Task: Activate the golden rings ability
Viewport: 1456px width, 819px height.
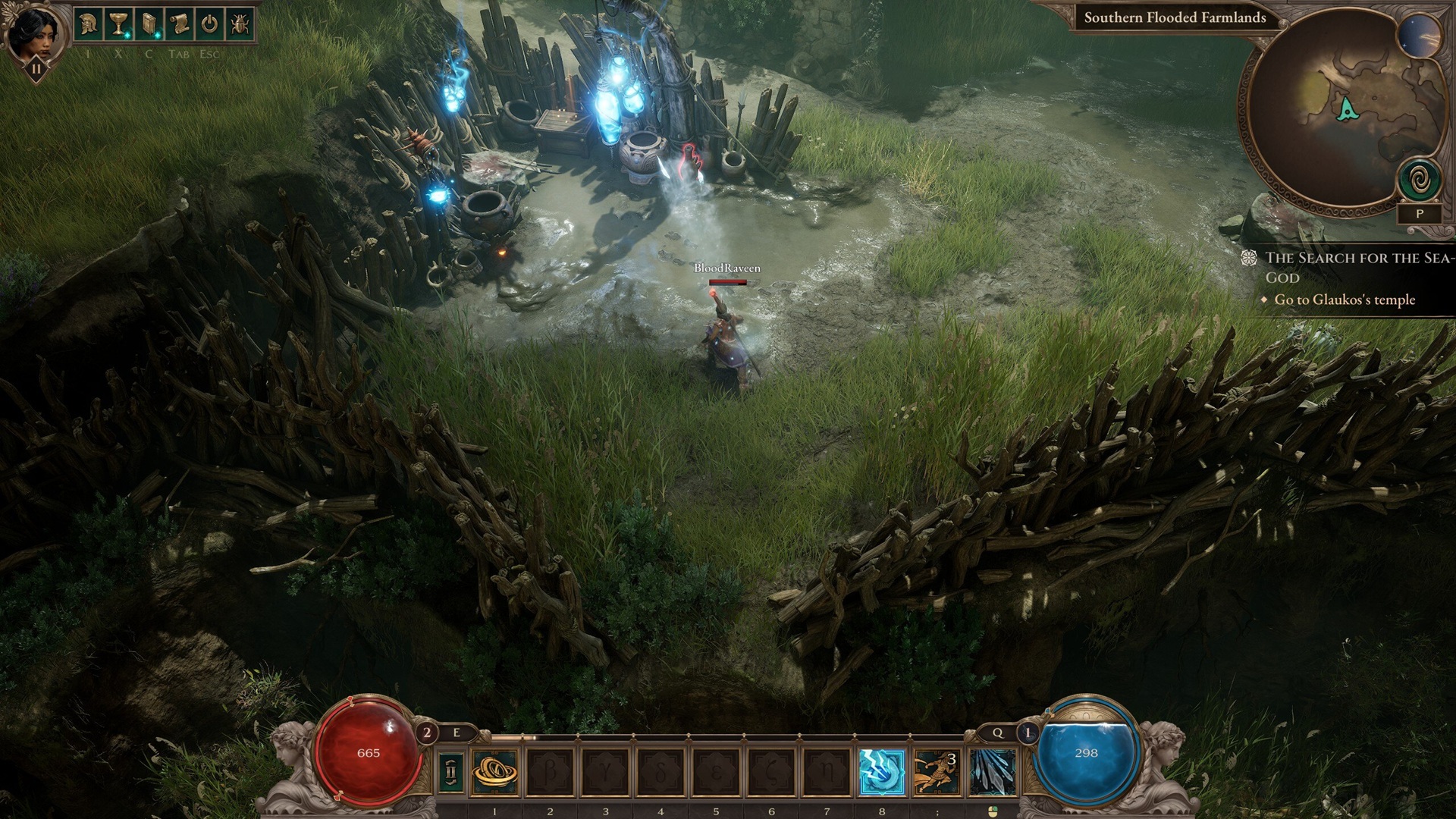Action: pos(494,772)
